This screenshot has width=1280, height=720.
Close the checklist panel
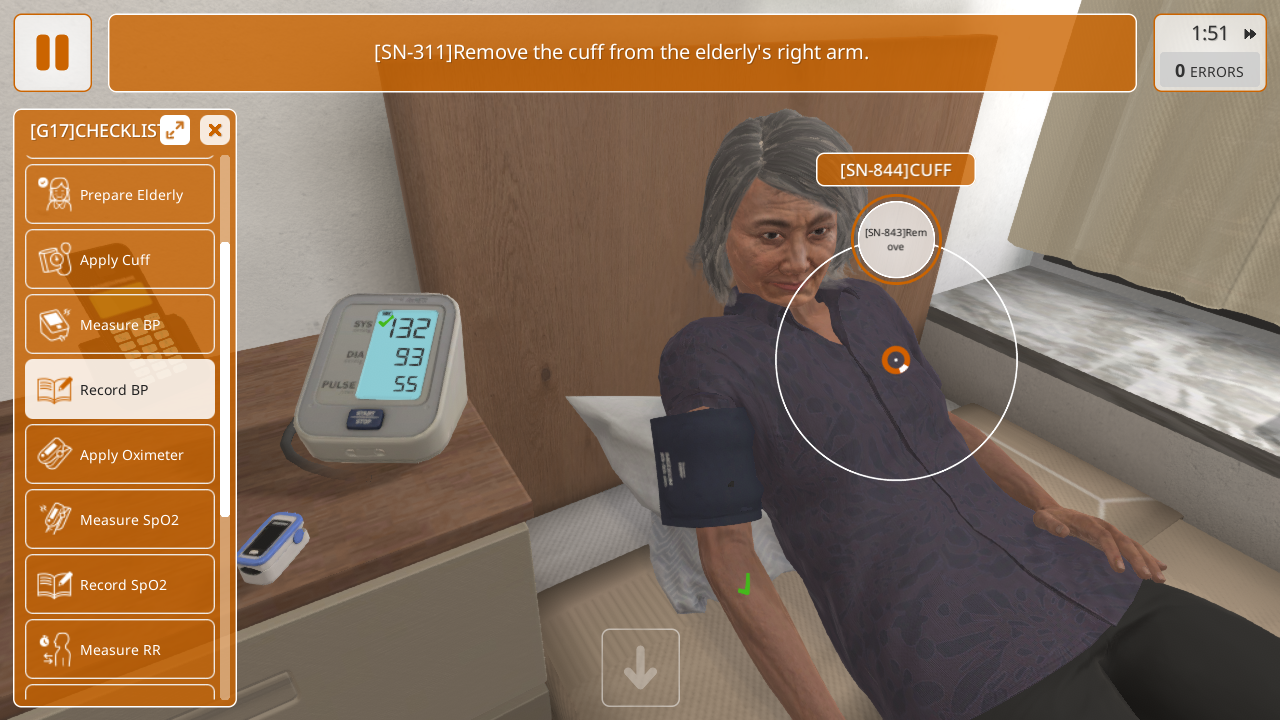(215, 130)
